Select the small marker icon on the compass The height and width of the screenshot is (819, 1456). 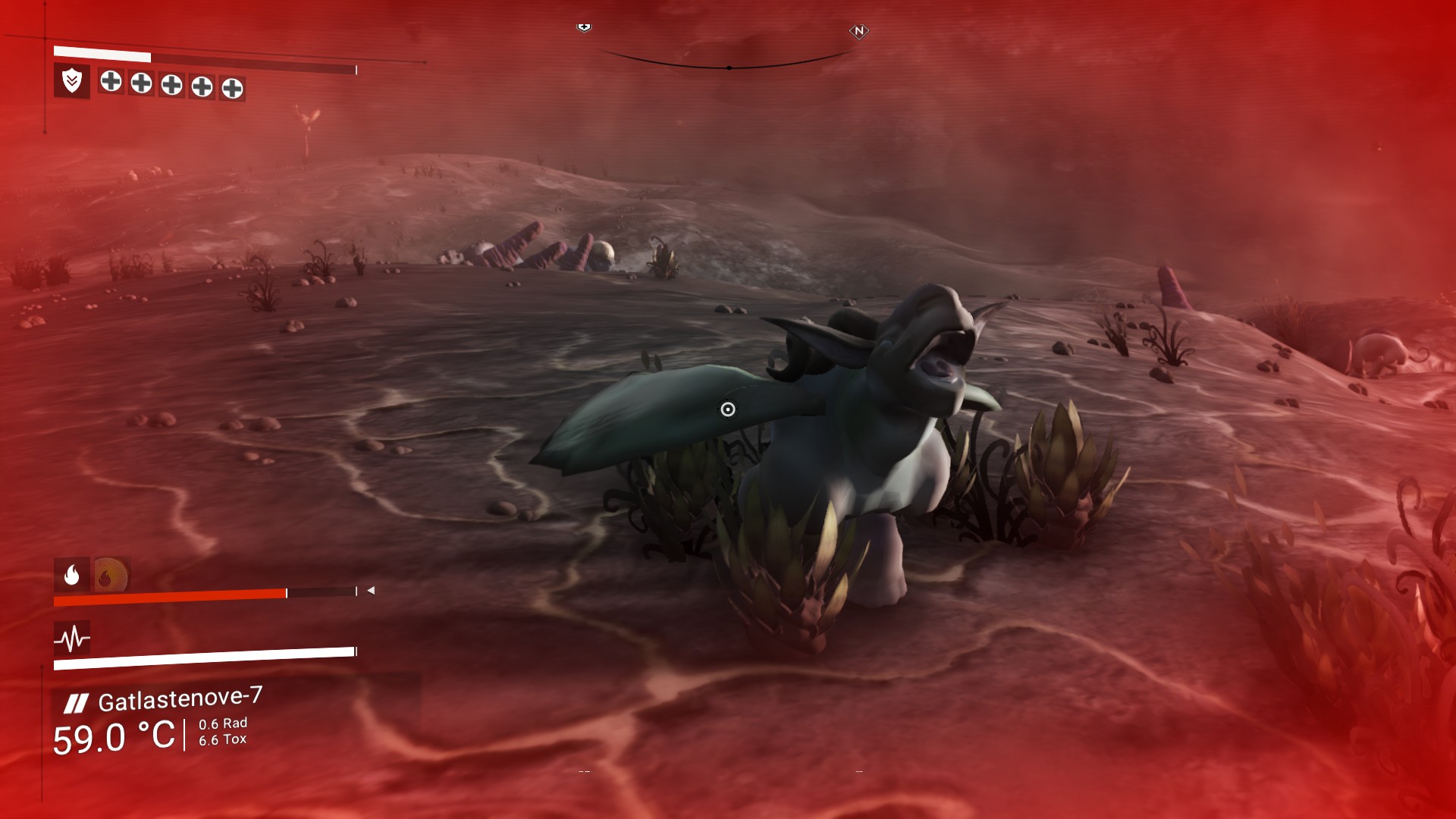584,27
